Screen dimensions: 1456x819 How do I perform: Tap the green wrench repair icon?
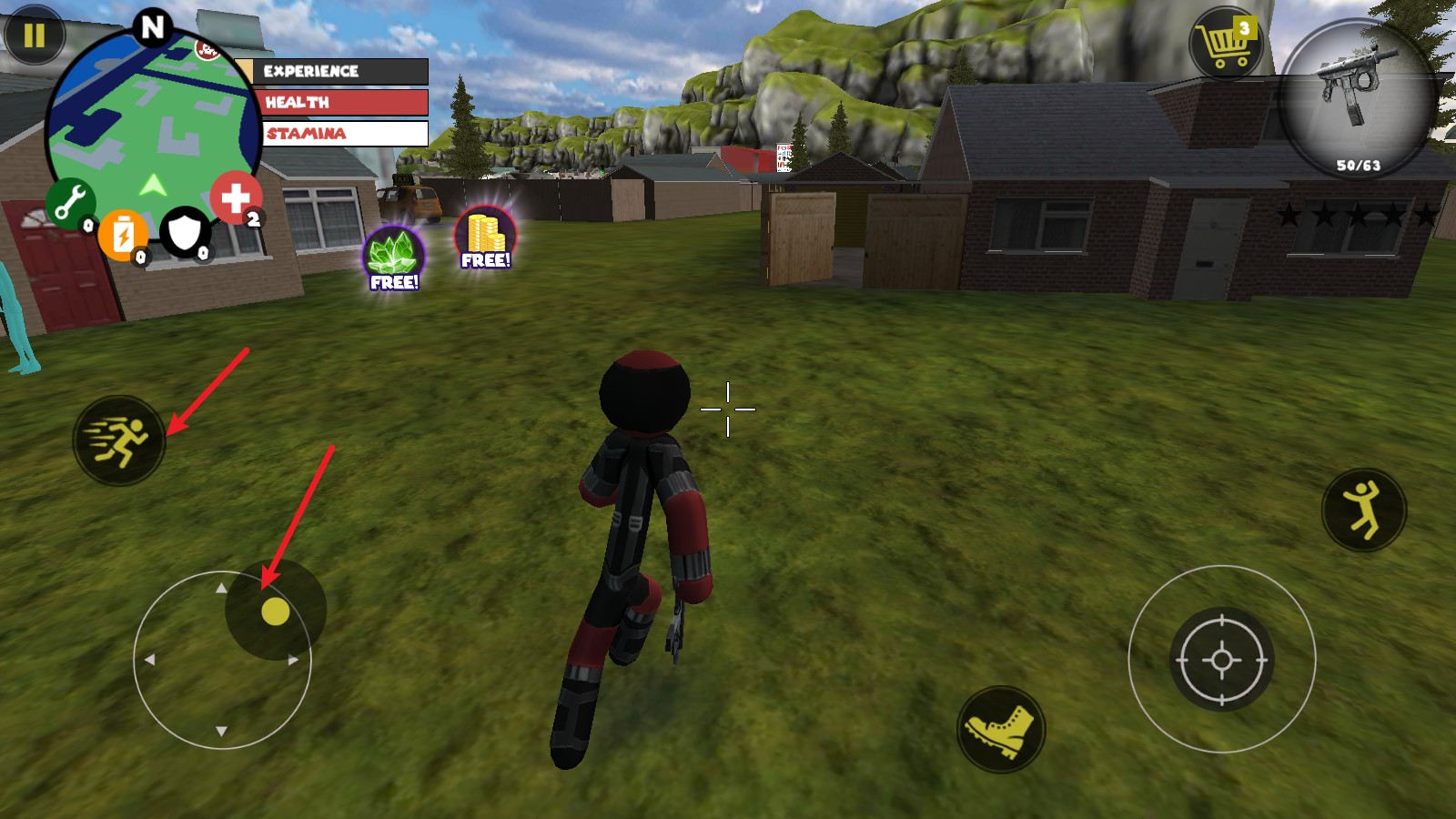pos(70,202)
